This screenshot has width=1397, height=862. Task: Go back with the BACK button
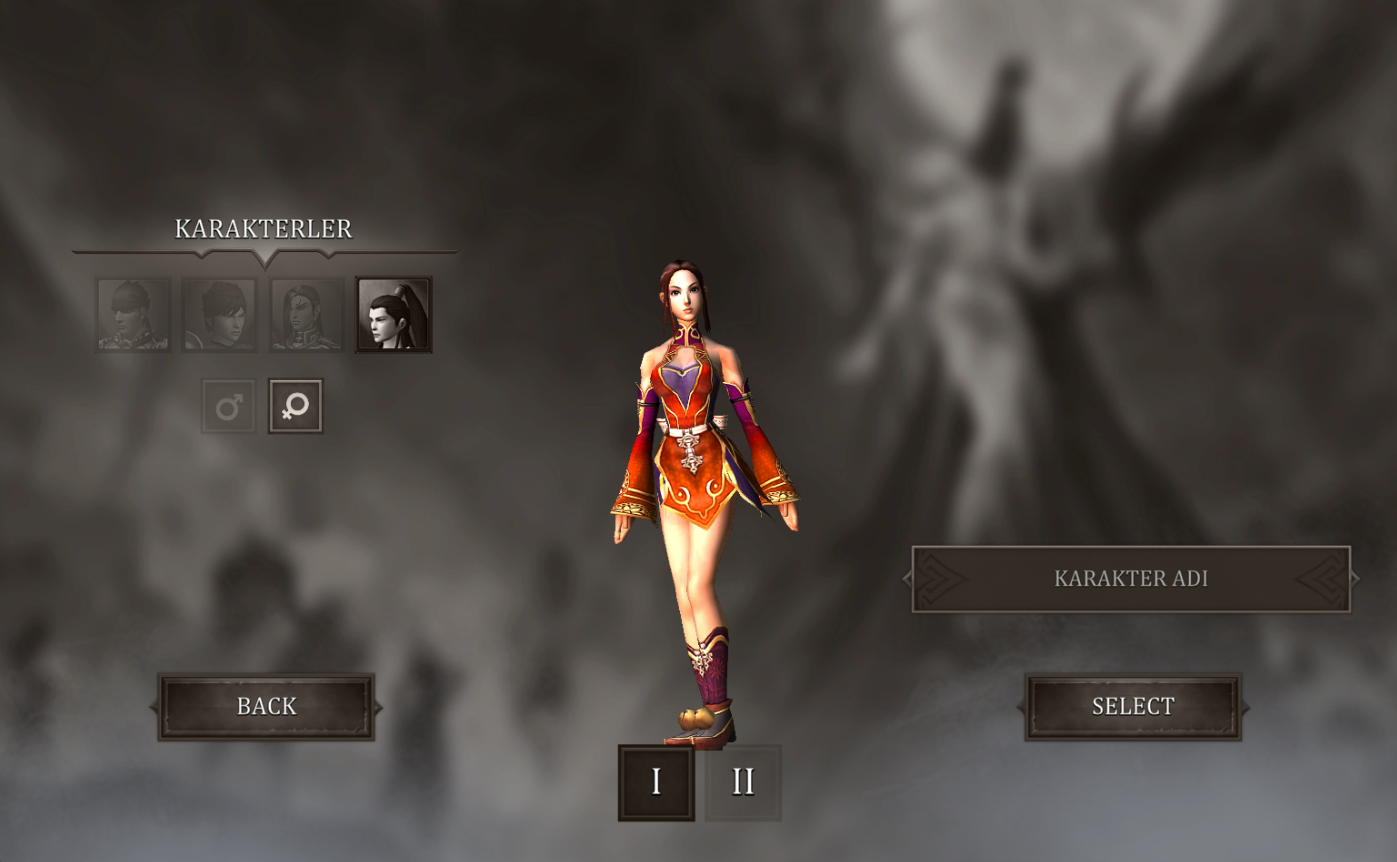tap(266, 707)
